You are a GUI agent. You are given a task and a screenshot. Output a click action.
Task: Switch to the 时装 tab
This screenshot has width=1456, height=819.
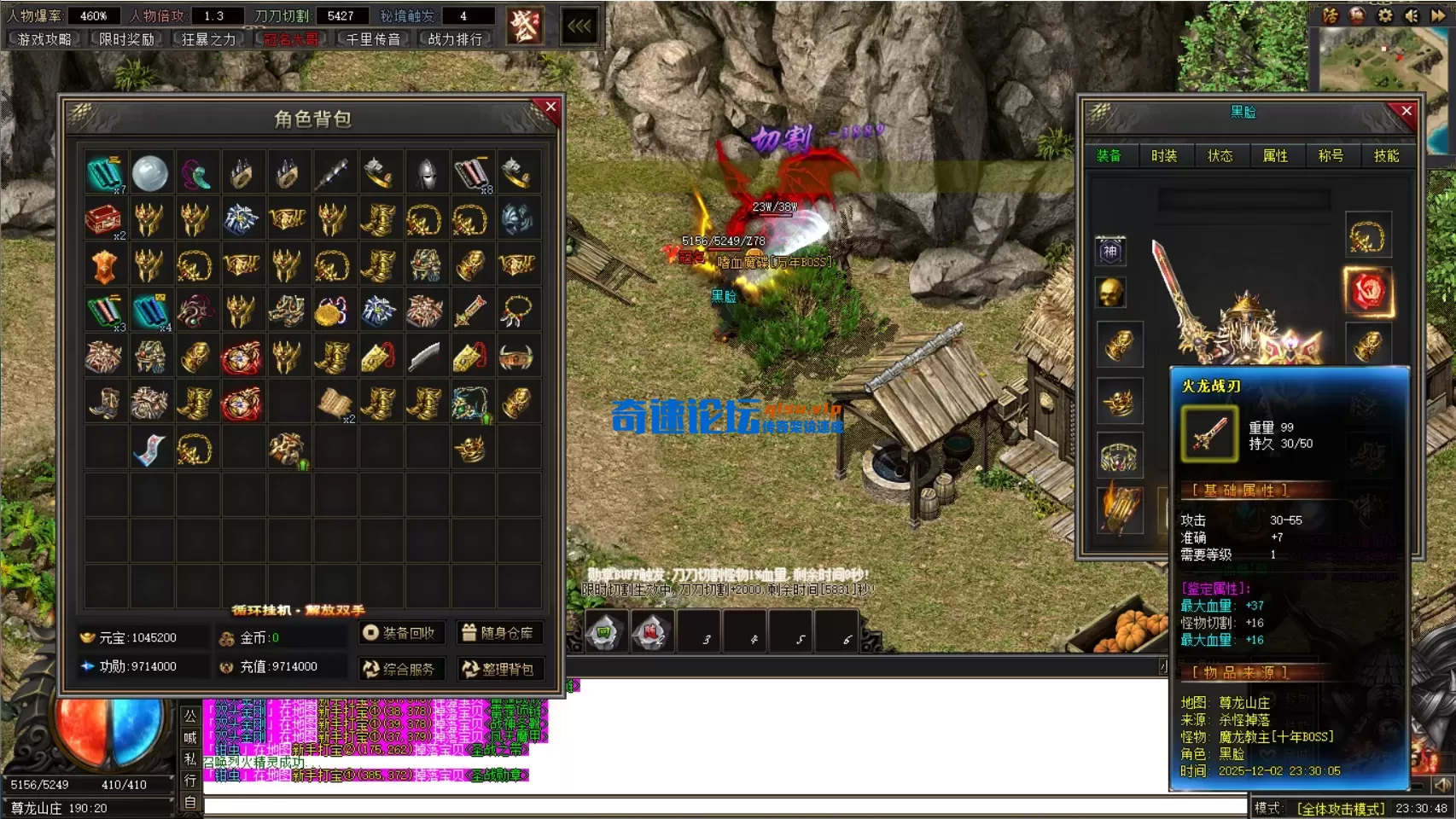pos(1164,155)
